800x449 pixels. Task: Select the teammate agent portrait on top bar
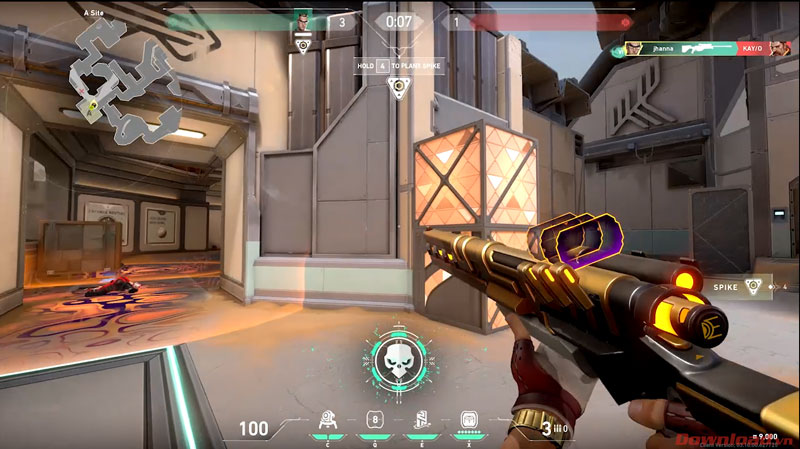click(302, 20)
